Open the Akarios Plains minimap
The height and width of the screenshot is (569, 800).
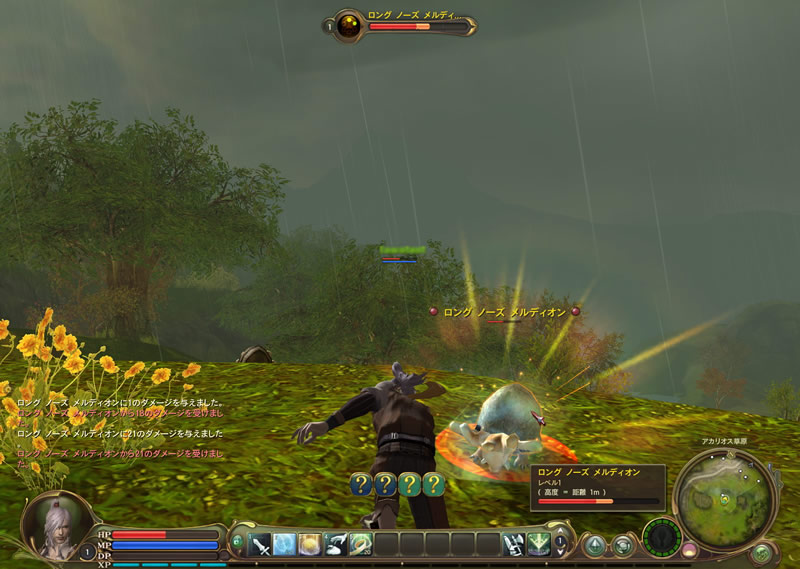click(726, 491)
